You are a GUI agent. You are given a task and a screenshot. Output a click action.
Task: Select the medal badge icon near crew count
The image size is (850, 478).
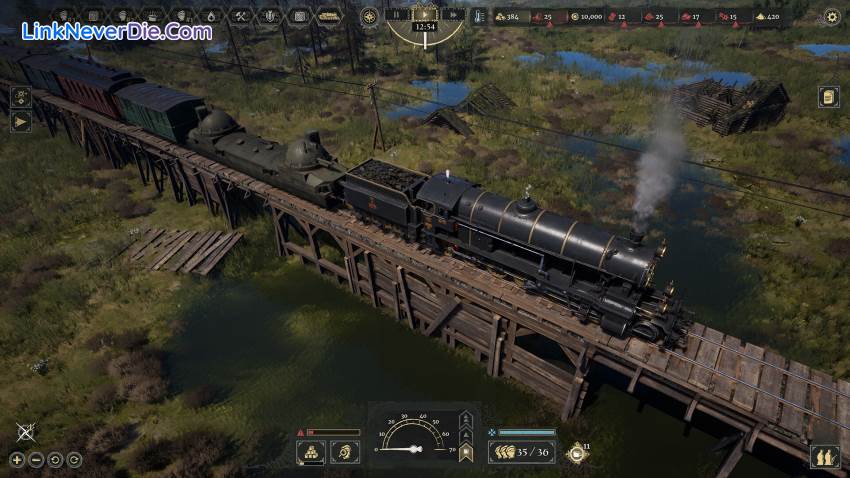pos(575,453)
